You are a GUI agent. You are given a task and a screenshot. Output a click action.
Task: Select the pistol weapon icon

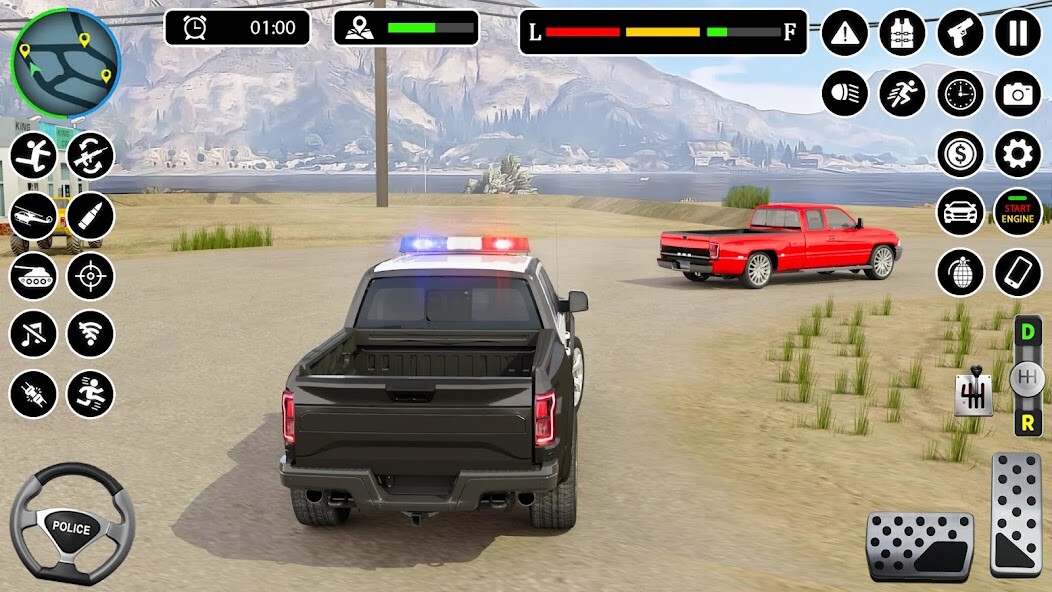point(960,33)
